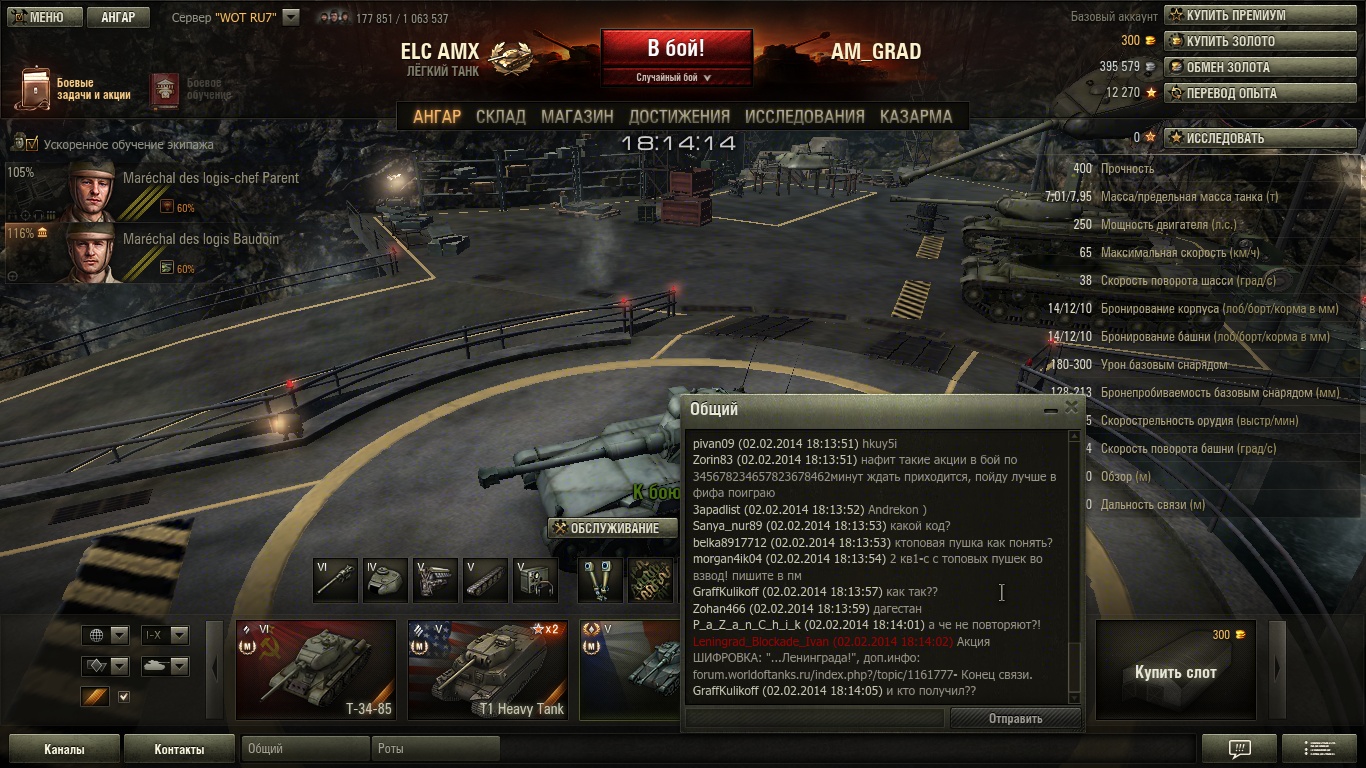Choose the T1 Heavy Tank tile

pyautogui.click(x=488, y=669)
